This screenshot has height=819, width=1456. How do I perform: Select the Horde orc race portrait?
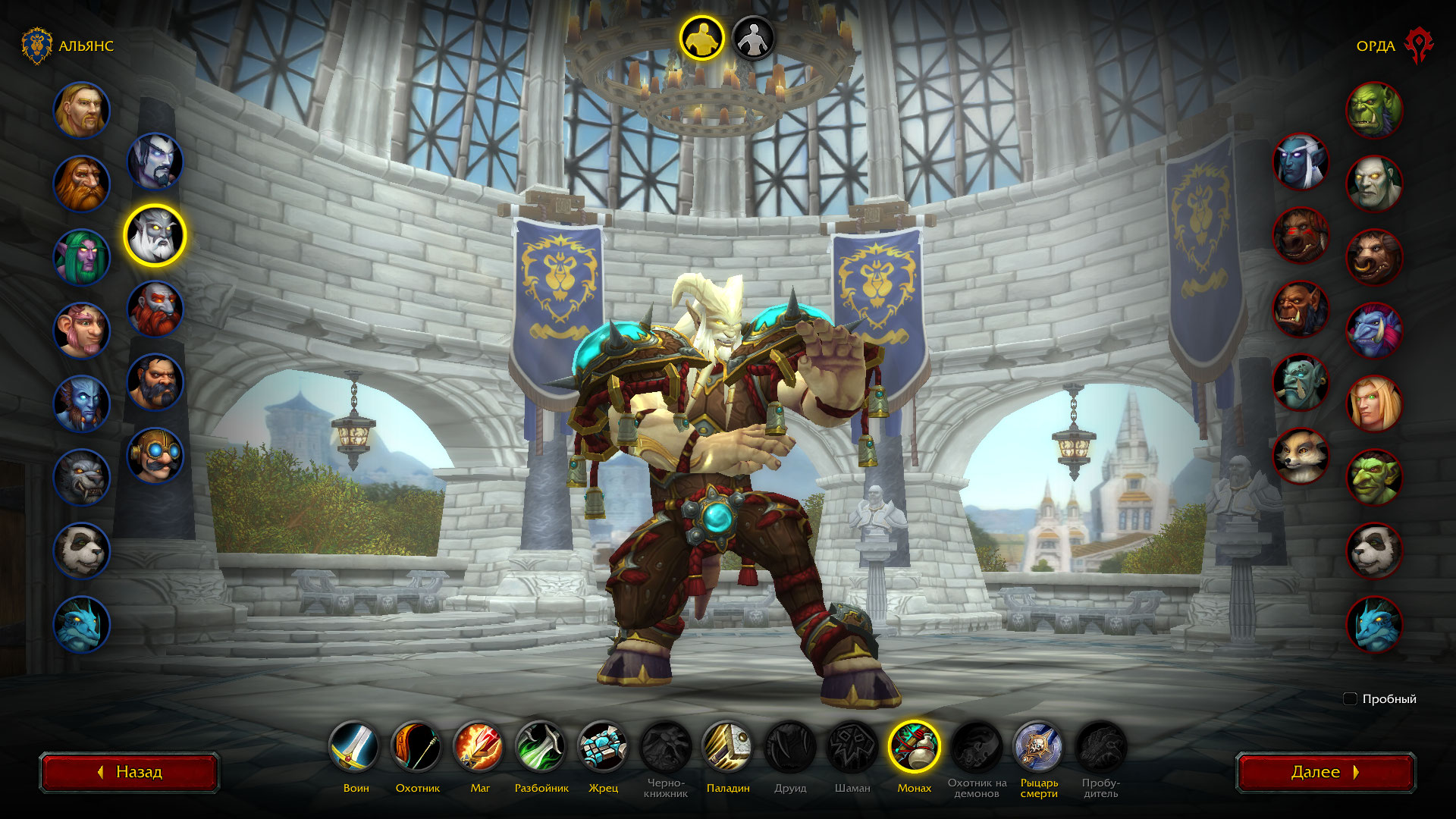coord(1374,111)
